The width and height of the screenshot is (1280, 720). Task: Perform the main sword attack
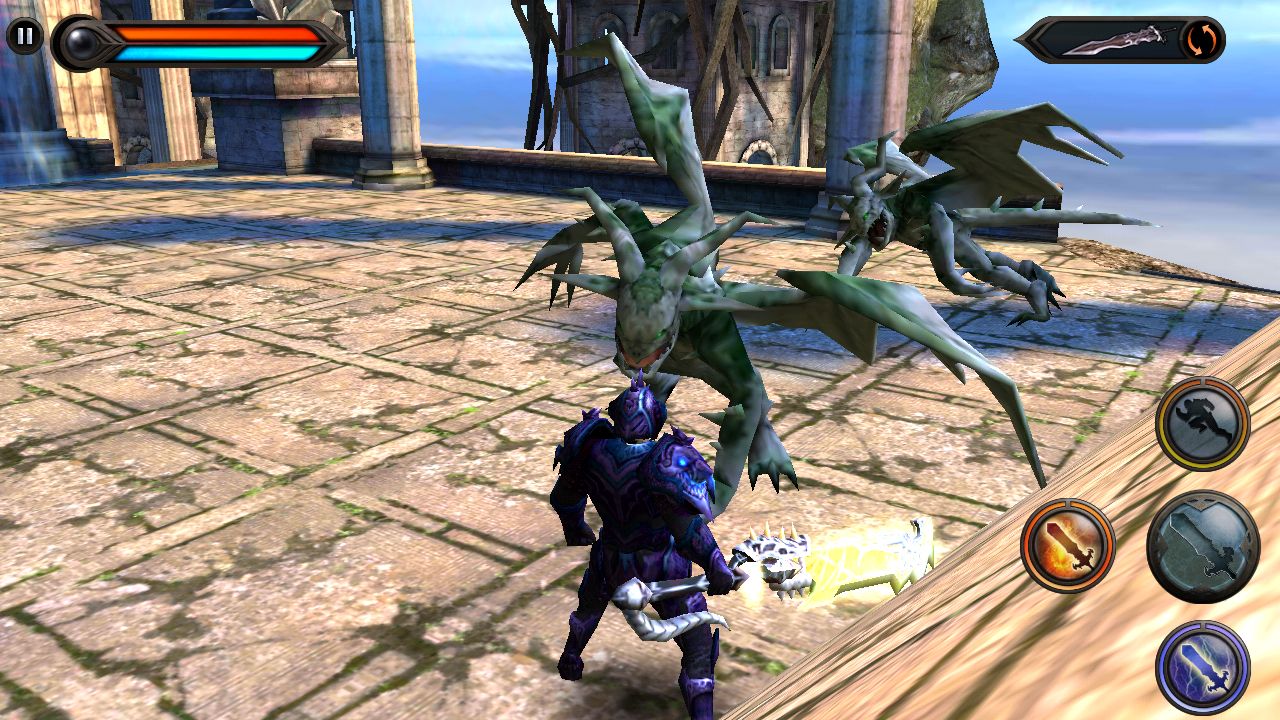point(1202,546)
